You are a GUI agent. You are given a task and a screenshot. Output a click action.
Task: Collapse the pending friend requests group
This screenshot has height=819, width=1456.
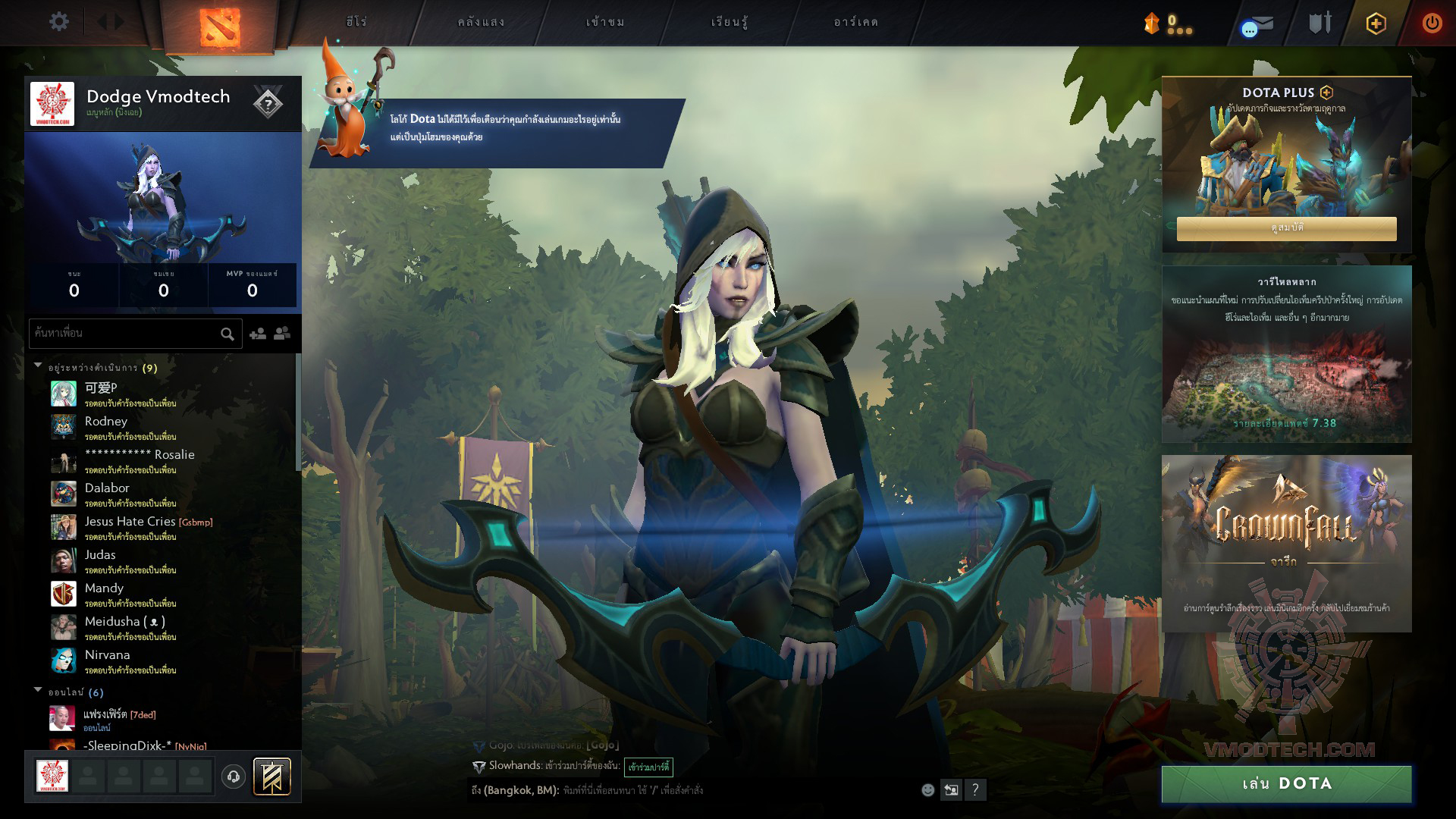click(38, 366)
